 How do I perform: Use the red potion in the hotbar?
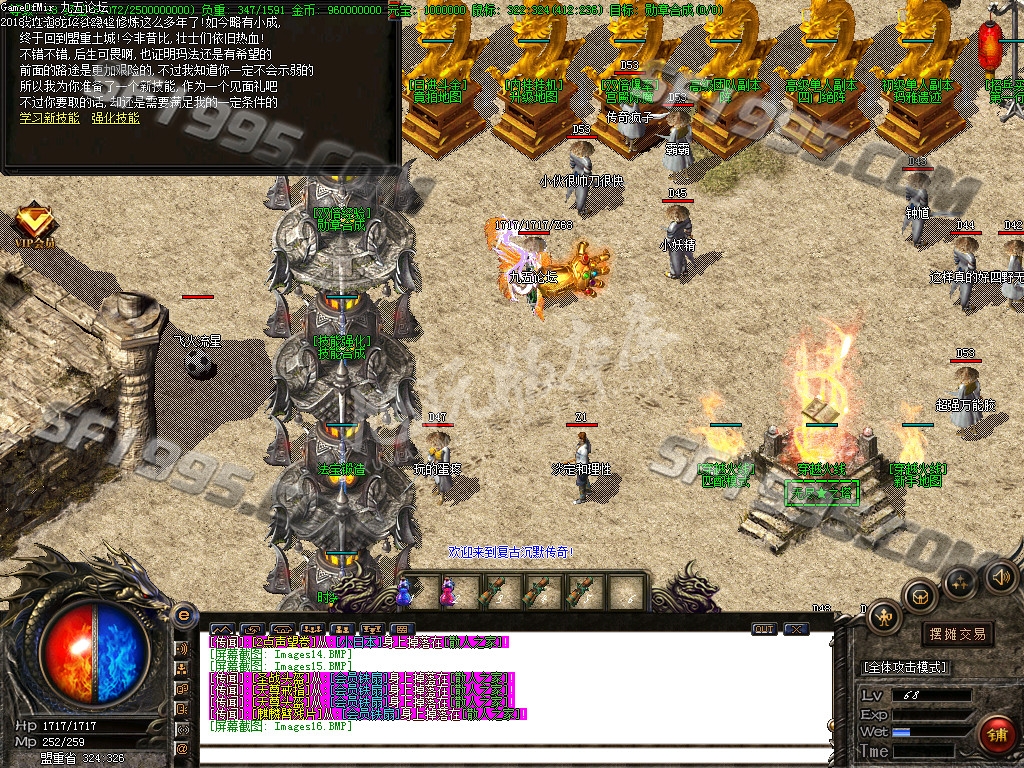(446, 592)
